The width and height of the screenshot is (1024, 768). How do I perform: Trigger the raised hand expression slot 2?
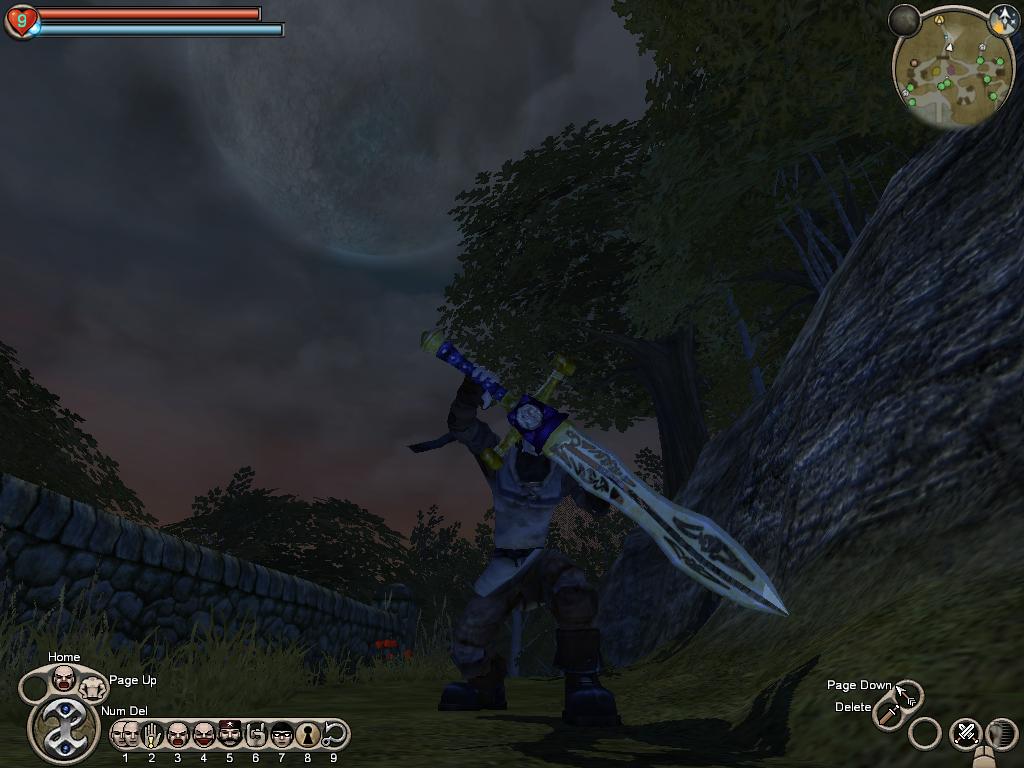coord(152,734)
